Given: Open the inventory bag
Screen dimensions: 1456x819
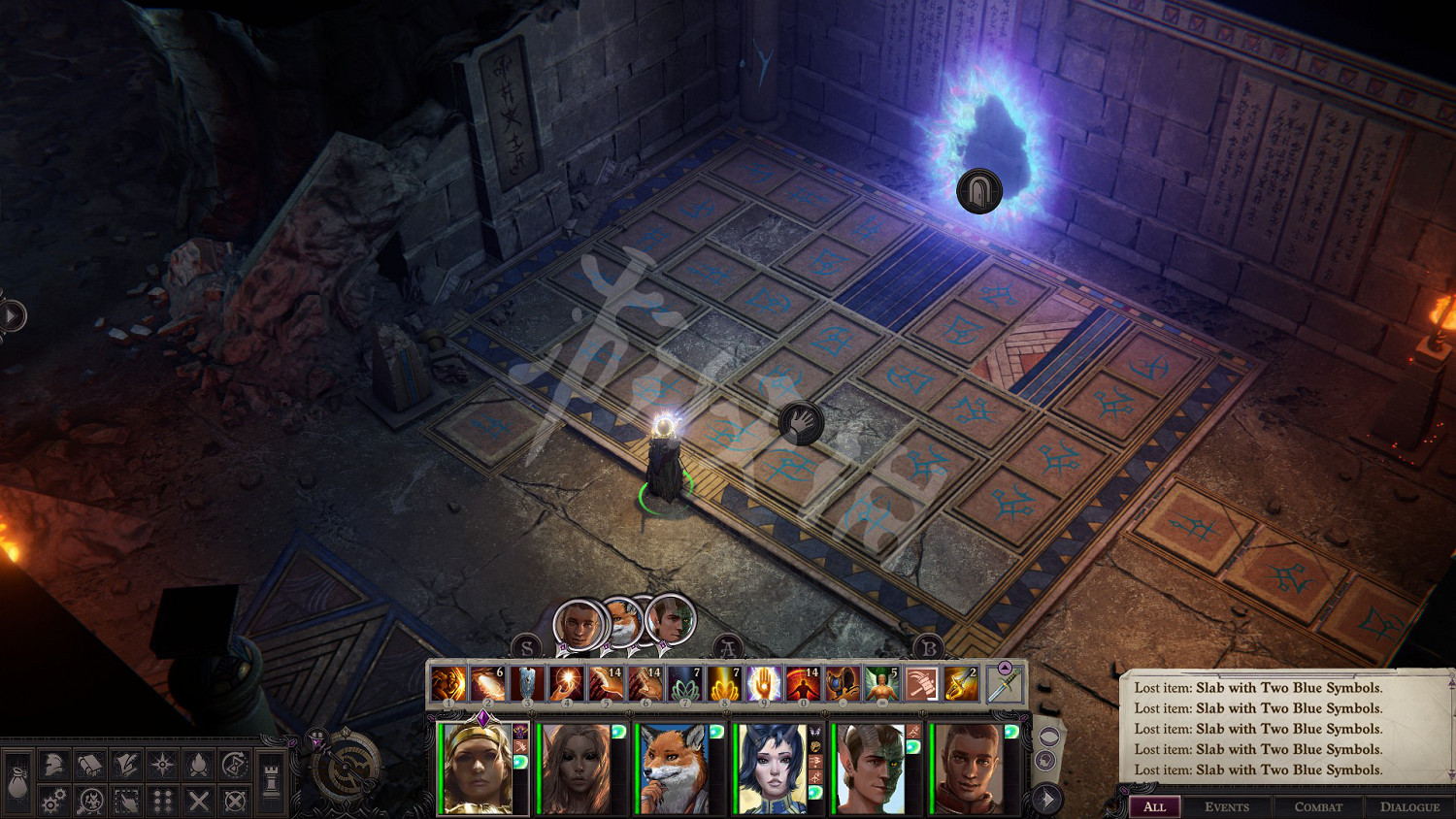Looking at the screenshot, I should pos(17,782).
